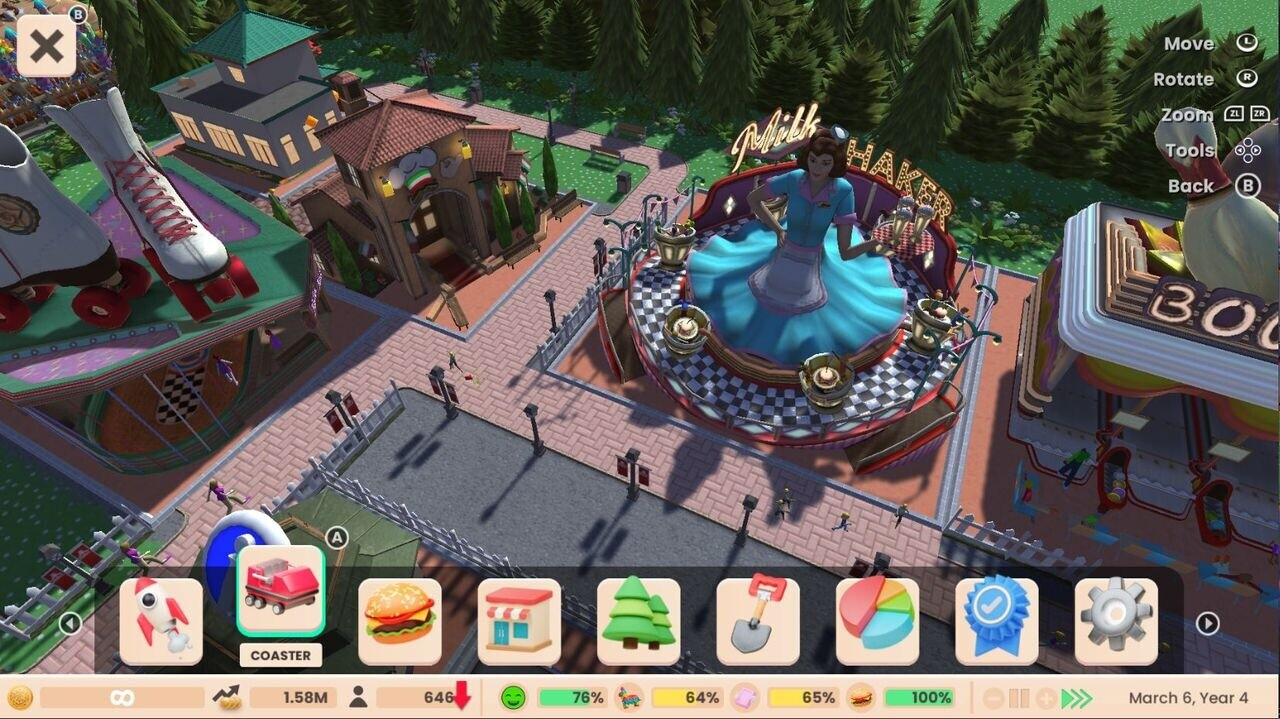Open the pine trees scenery category
The width and height of the screenshot is (1280, 719).
(x=638, y=621)
